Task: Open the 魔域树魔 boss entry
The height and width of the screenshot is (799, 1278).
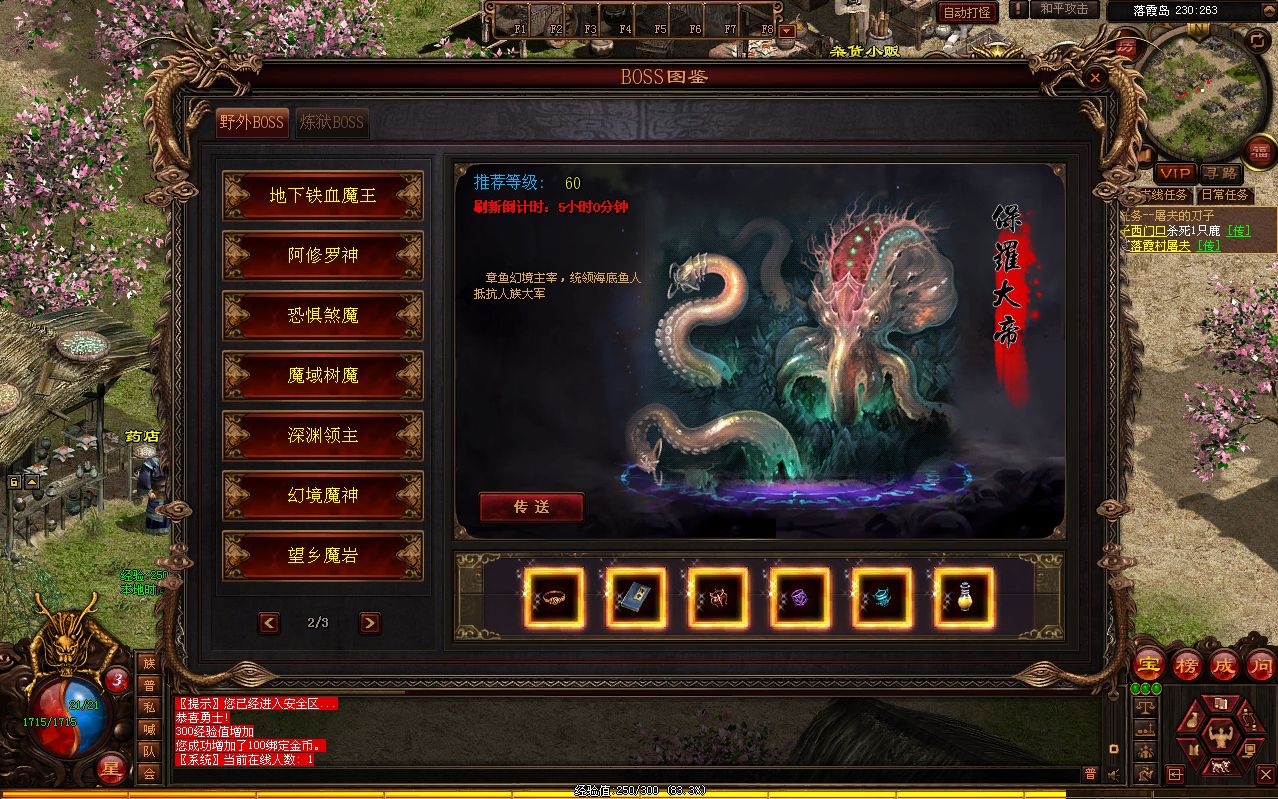Action: 322,375
